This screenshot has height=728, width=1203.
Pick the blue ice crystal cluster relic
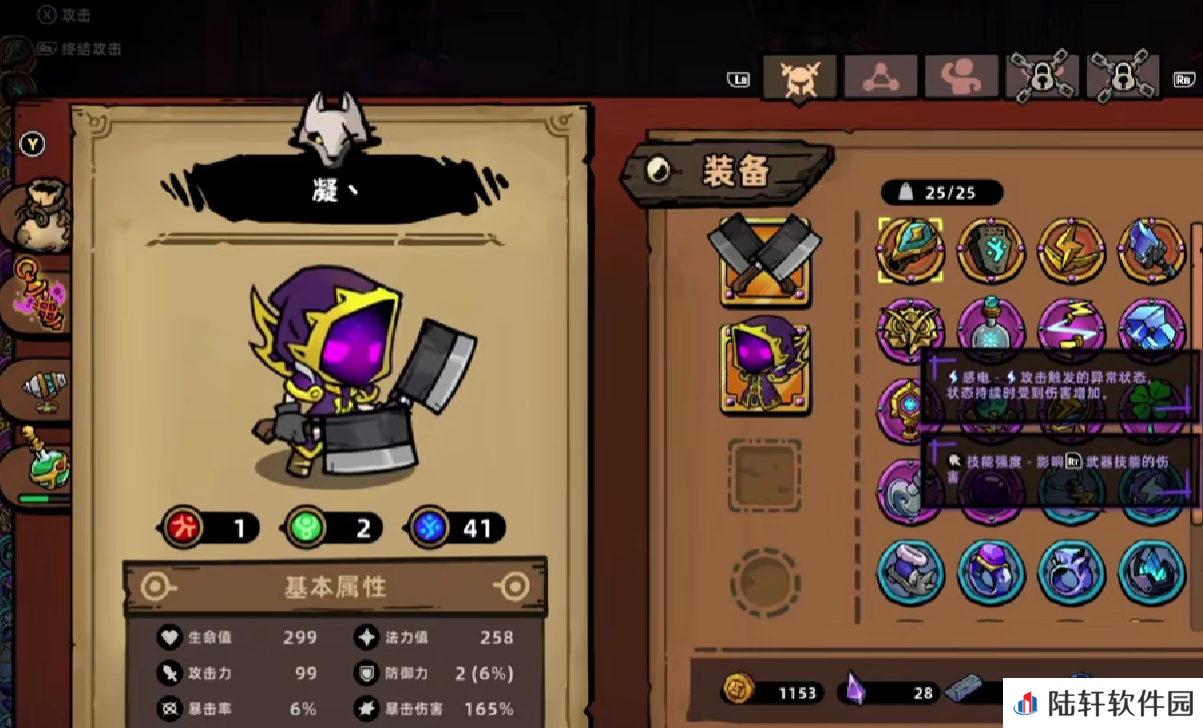1151,326
